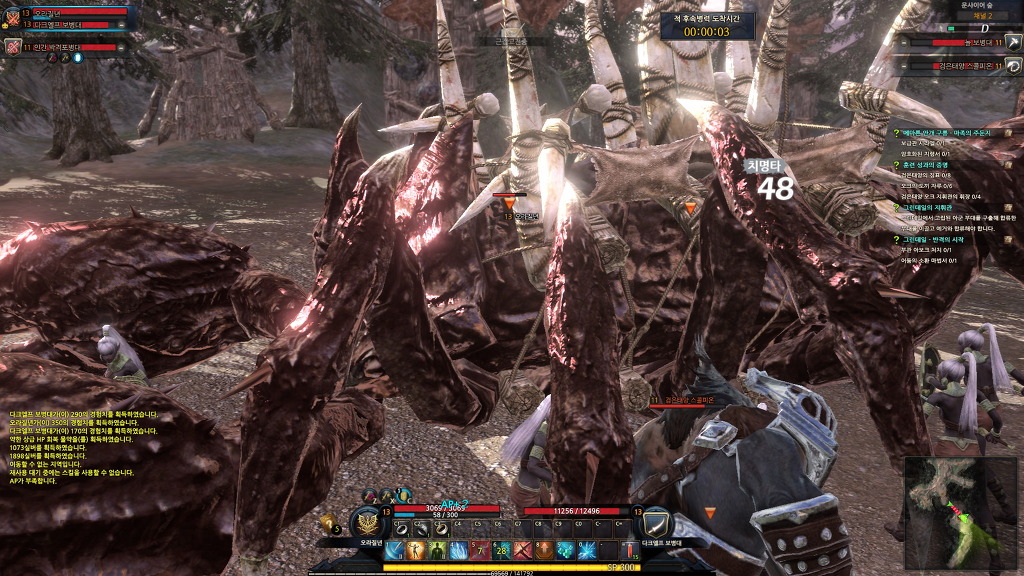
Task: Select the red crossed blades skill
Action: pos(522,551)
